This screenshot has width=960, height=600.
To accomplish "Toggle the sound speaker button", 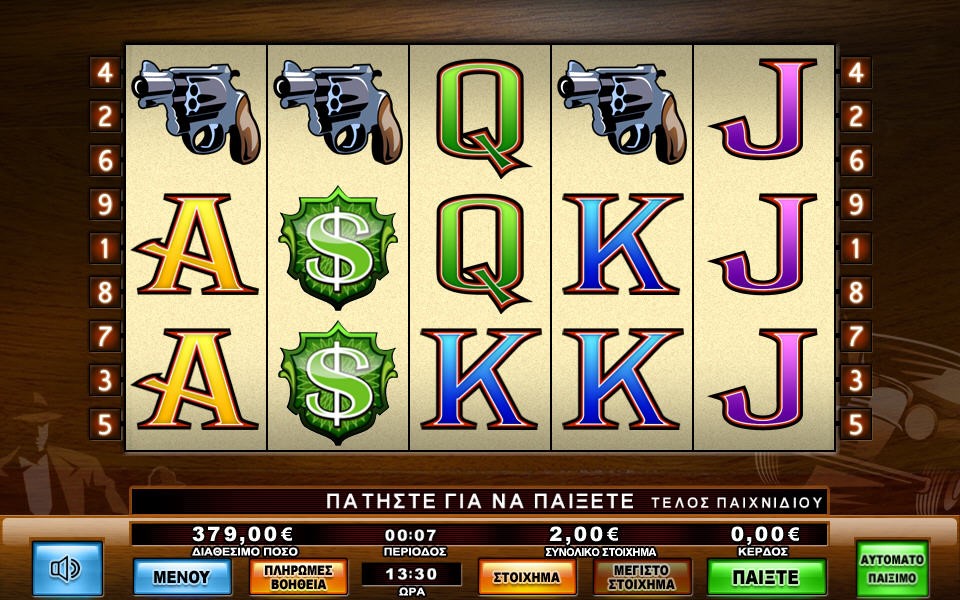I will coord(67,569).
